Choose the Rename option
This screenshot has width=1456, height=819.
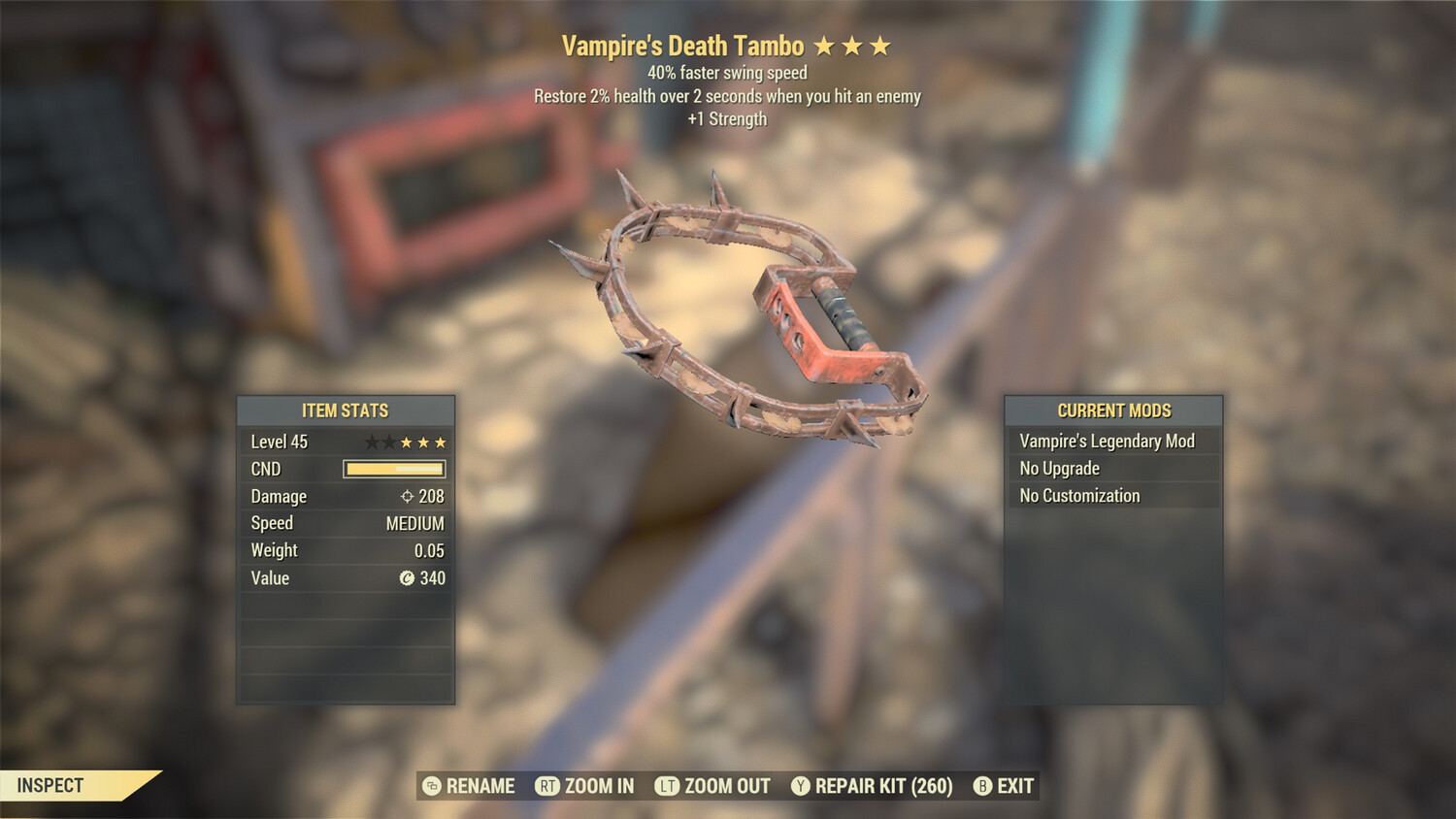click(470, 786)
